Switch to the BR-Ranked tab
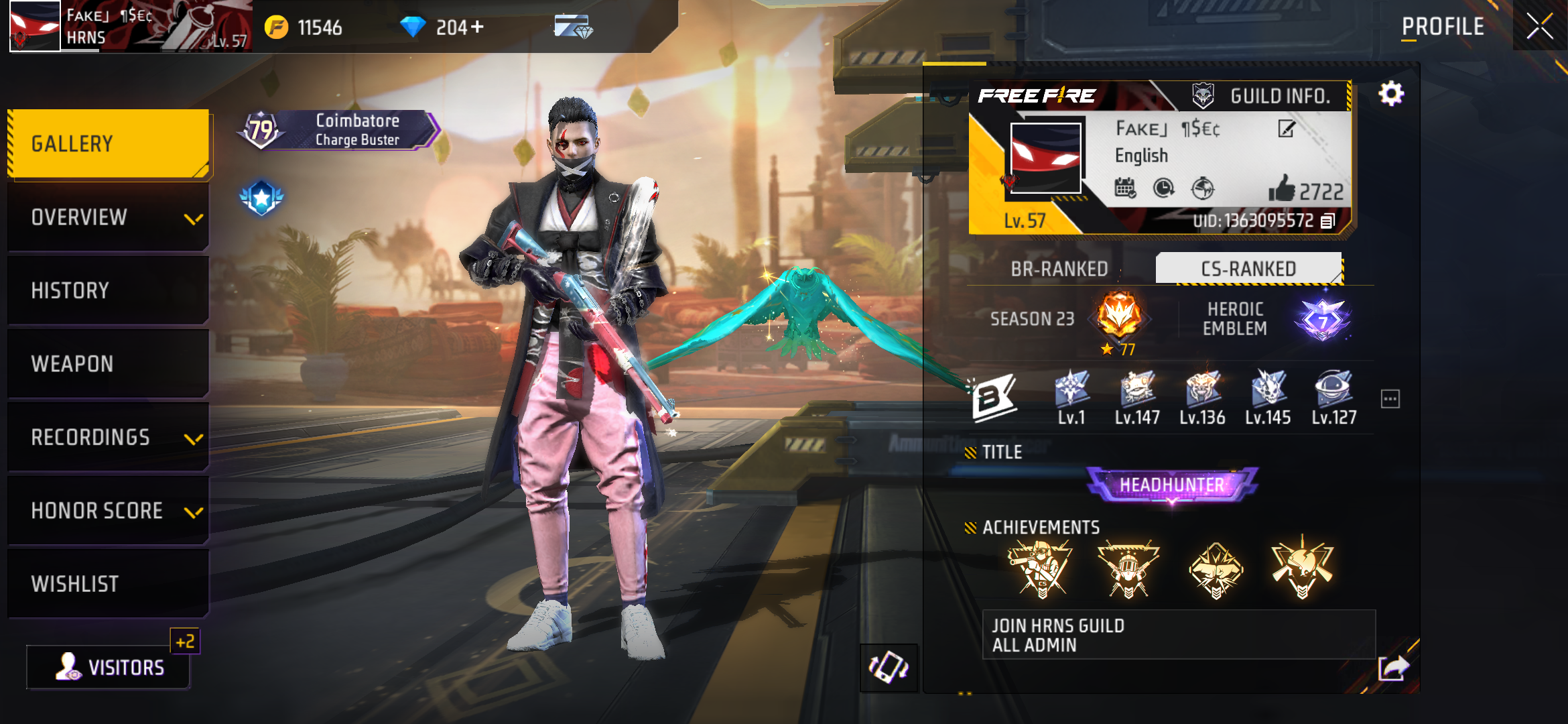 click(x=1061, y=269)
